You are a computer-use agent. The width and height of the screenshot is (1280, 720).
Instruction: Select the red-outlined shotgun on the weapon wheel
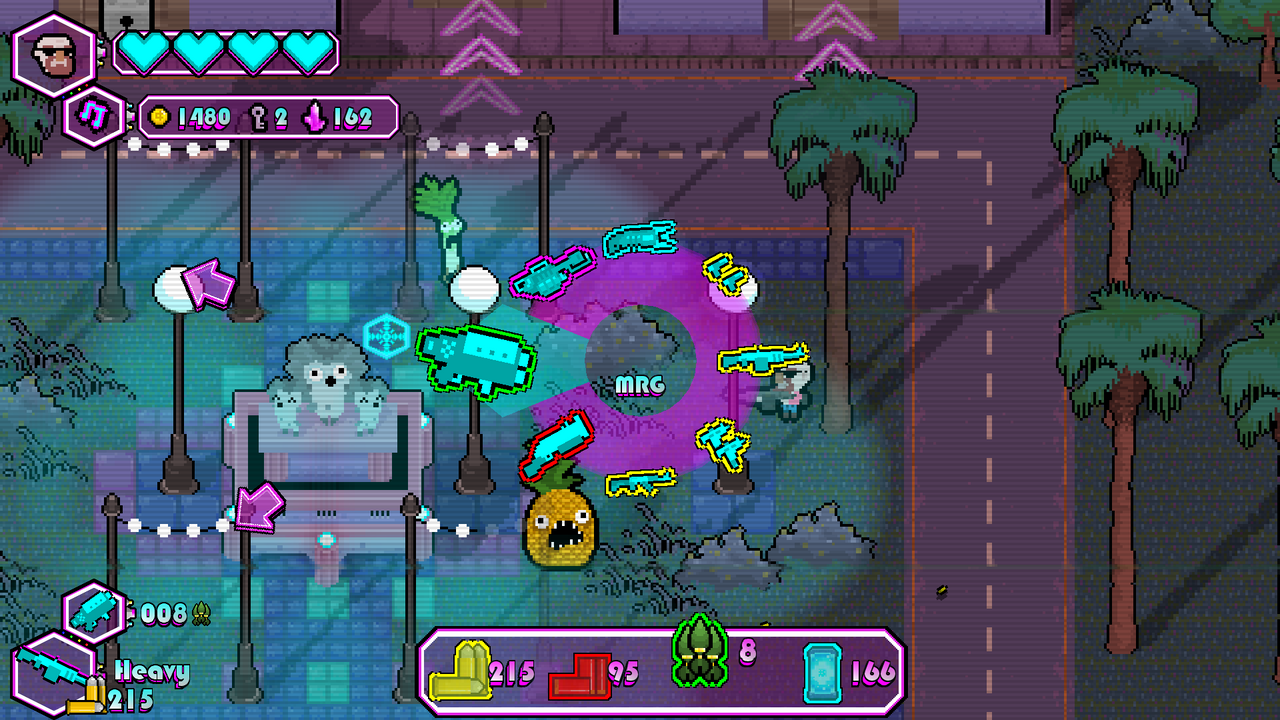(x=557, y=442)
